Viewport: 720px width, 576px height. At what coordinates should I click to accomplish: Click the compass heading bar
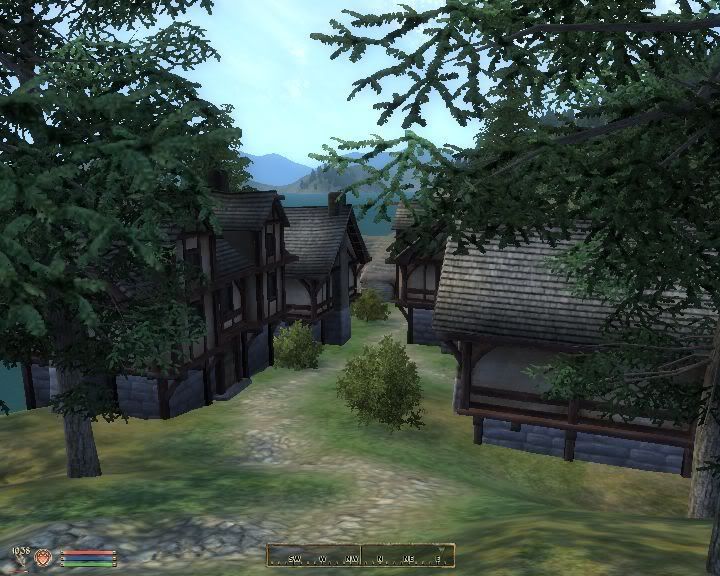(x=360, y=555)
